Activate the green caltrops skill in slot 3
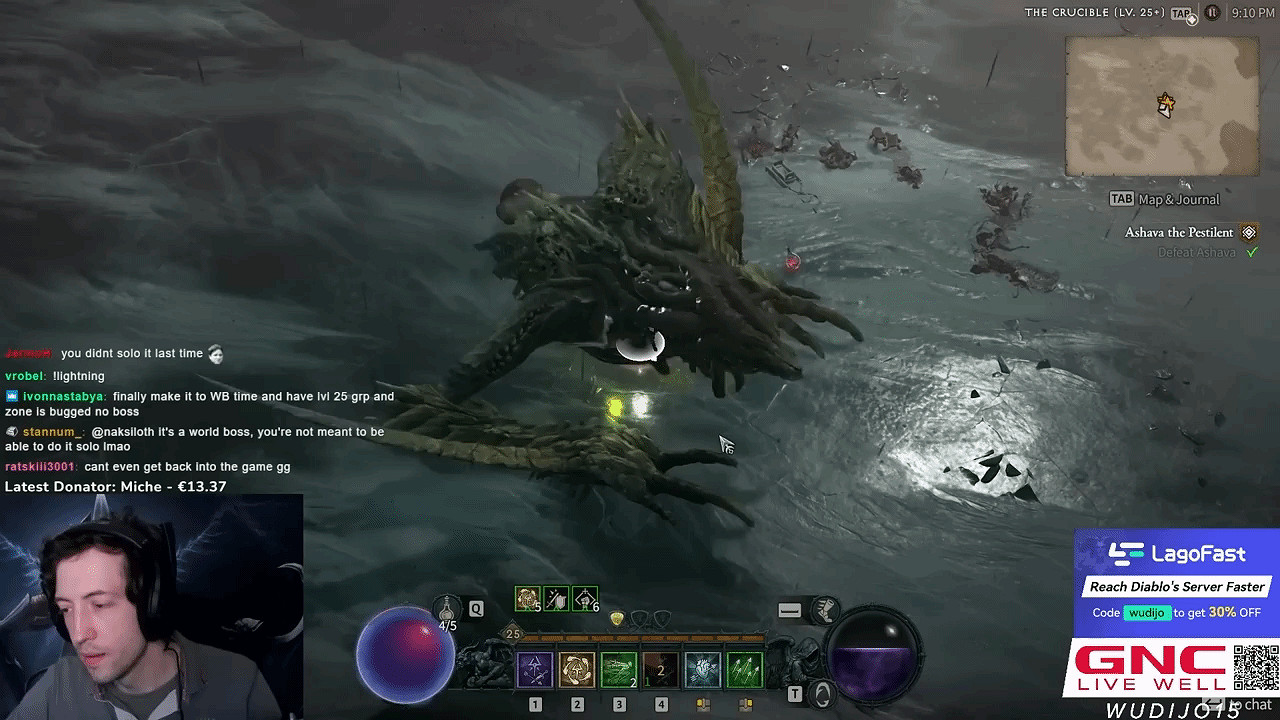 [x=619, y=669]
